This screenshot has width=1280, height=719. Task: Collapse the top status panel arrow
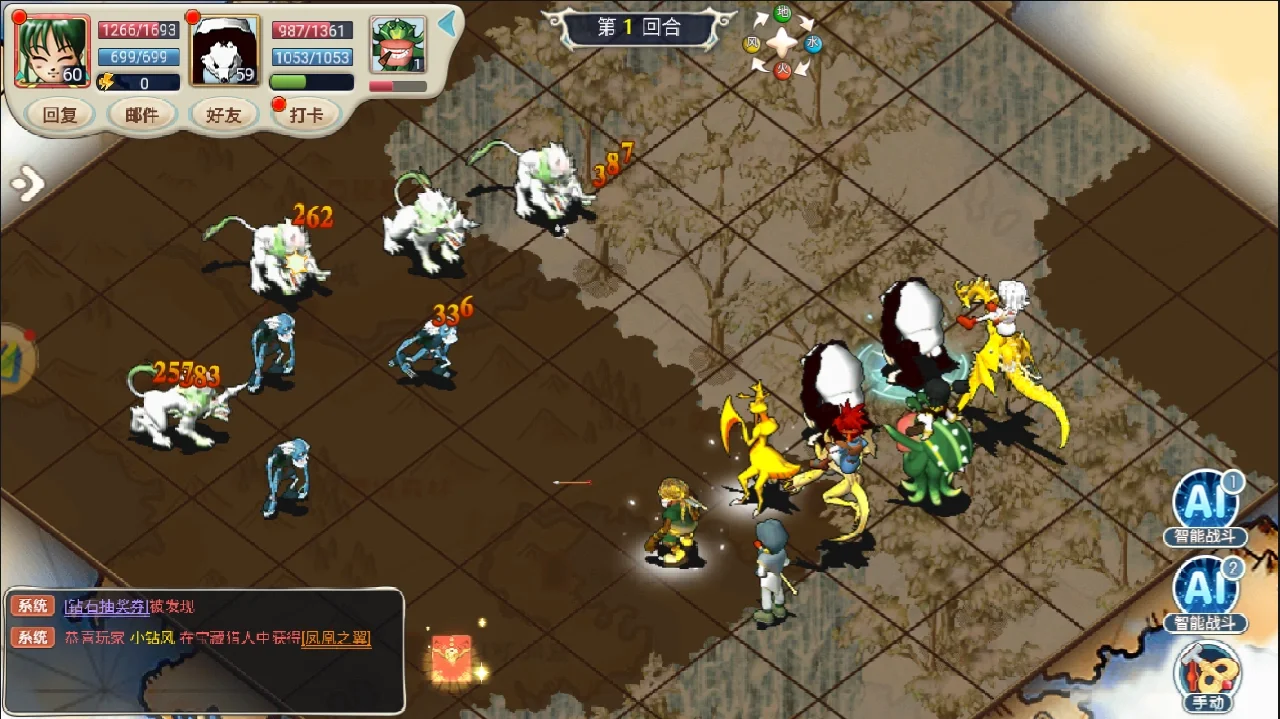coord(448,24)
